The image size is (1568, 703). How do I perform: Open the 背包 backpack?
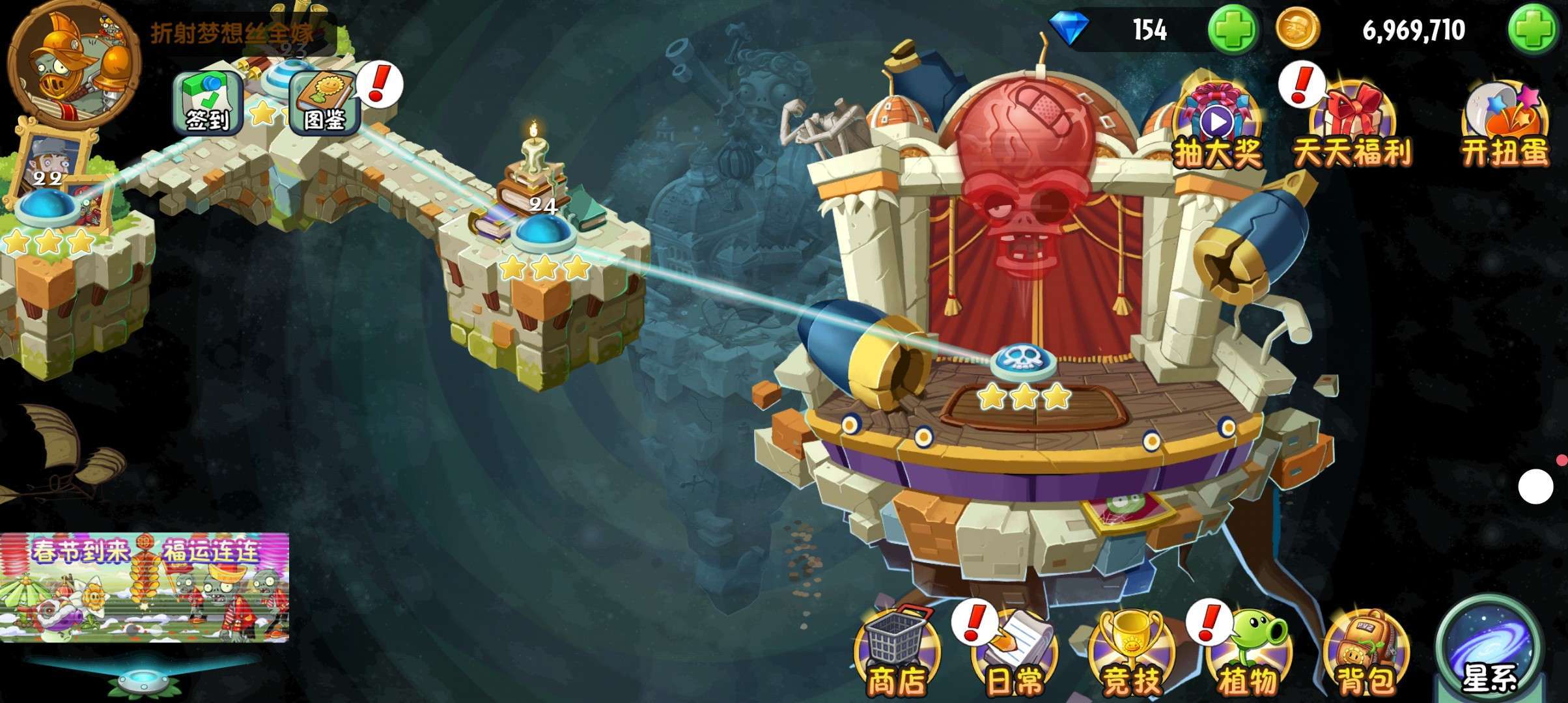pyautogui.click(x=1365, y=654)
